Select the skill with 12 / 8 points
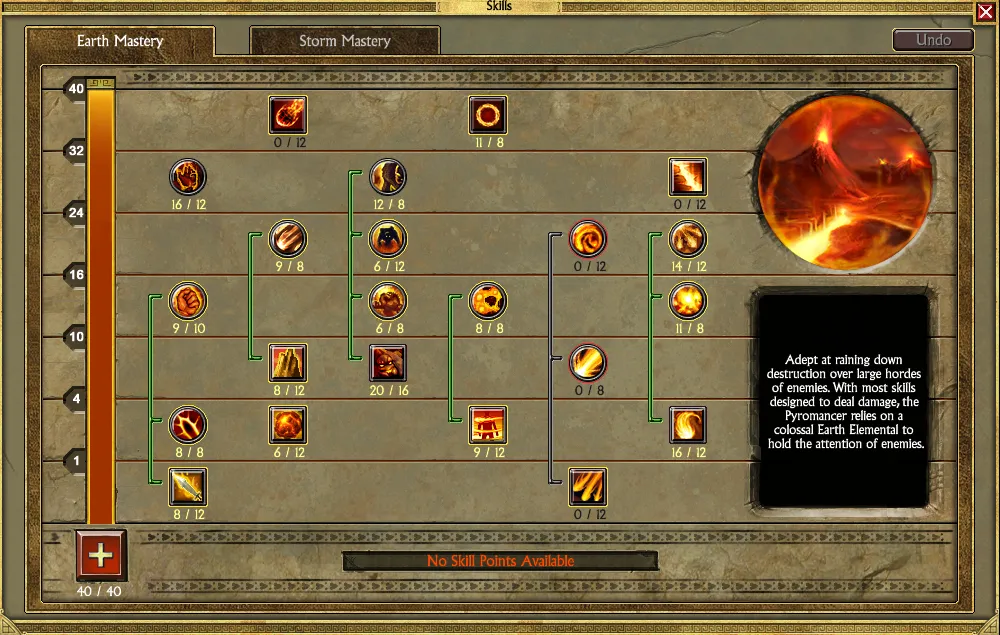This screenshot has width=1000, height=635. click(x=388, y=177)
